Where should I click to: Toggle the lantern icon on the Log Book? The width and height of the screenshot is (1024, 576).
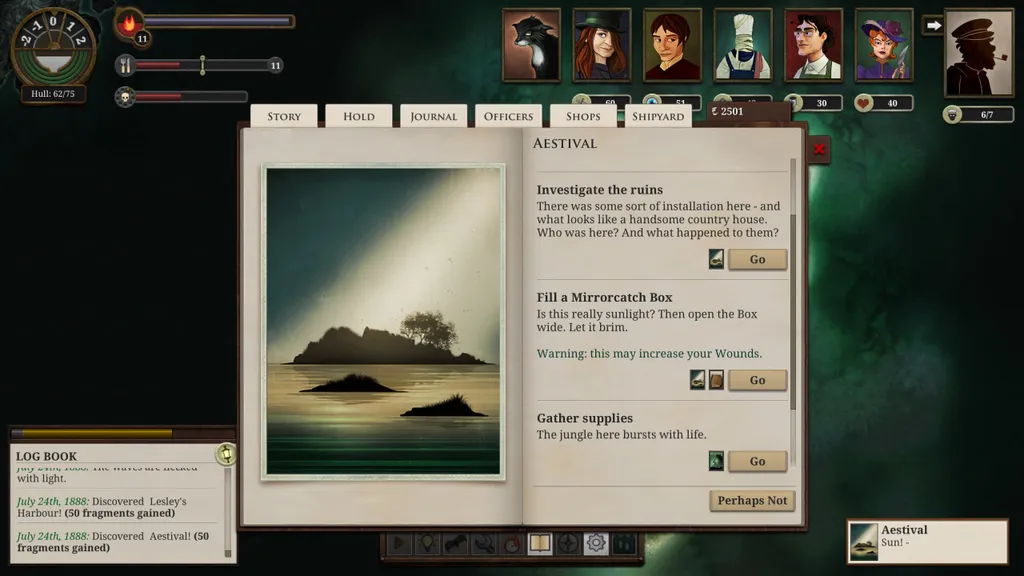[x=226, y=454]
